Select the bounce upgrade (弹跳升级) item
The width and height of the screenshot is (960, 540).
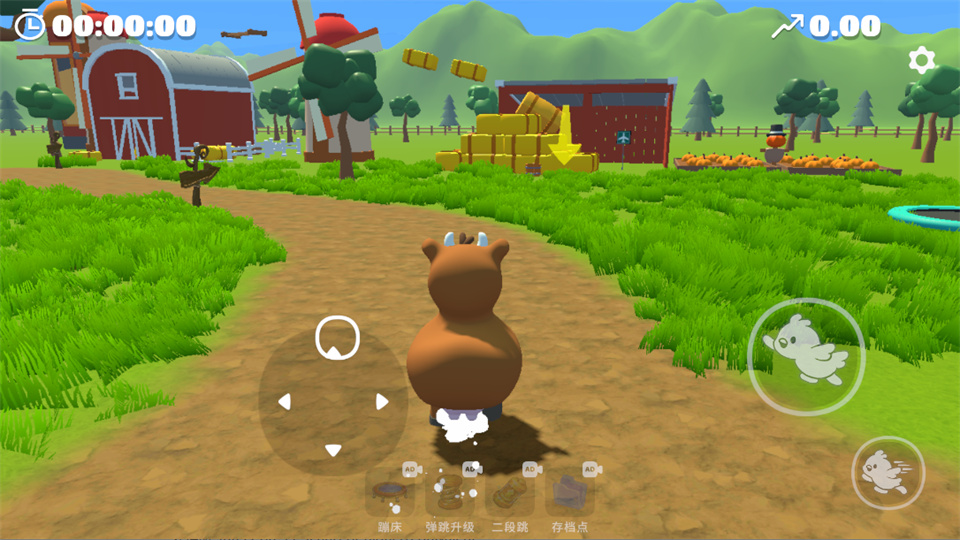coord(449,491)
